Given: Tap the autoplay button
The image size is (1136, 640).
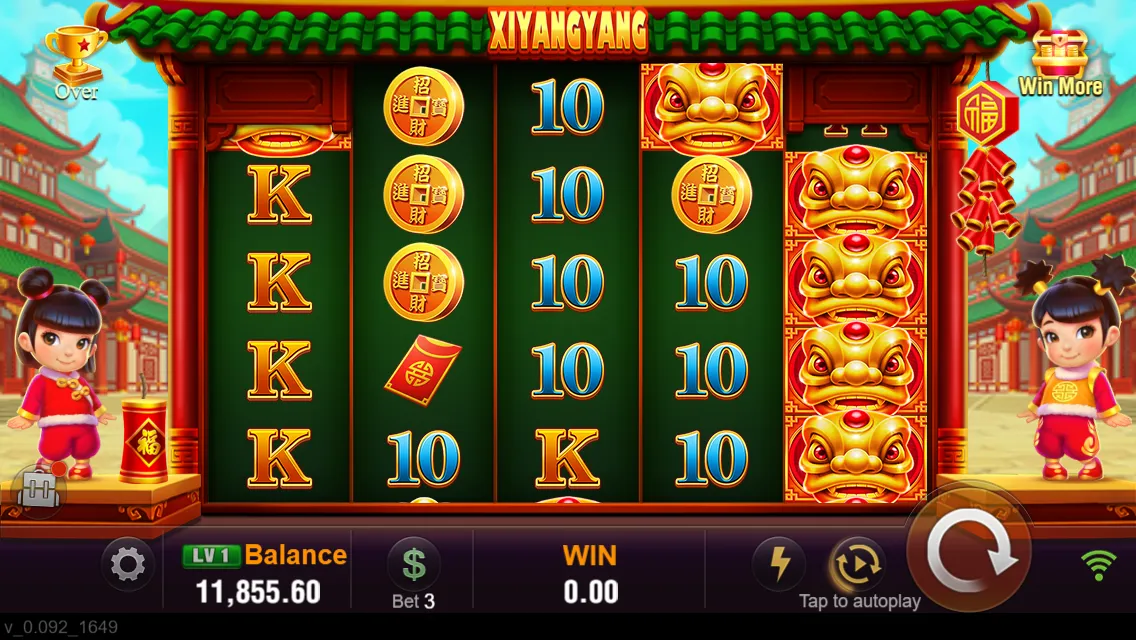Looking at the screenshot, I should (858, 565).
